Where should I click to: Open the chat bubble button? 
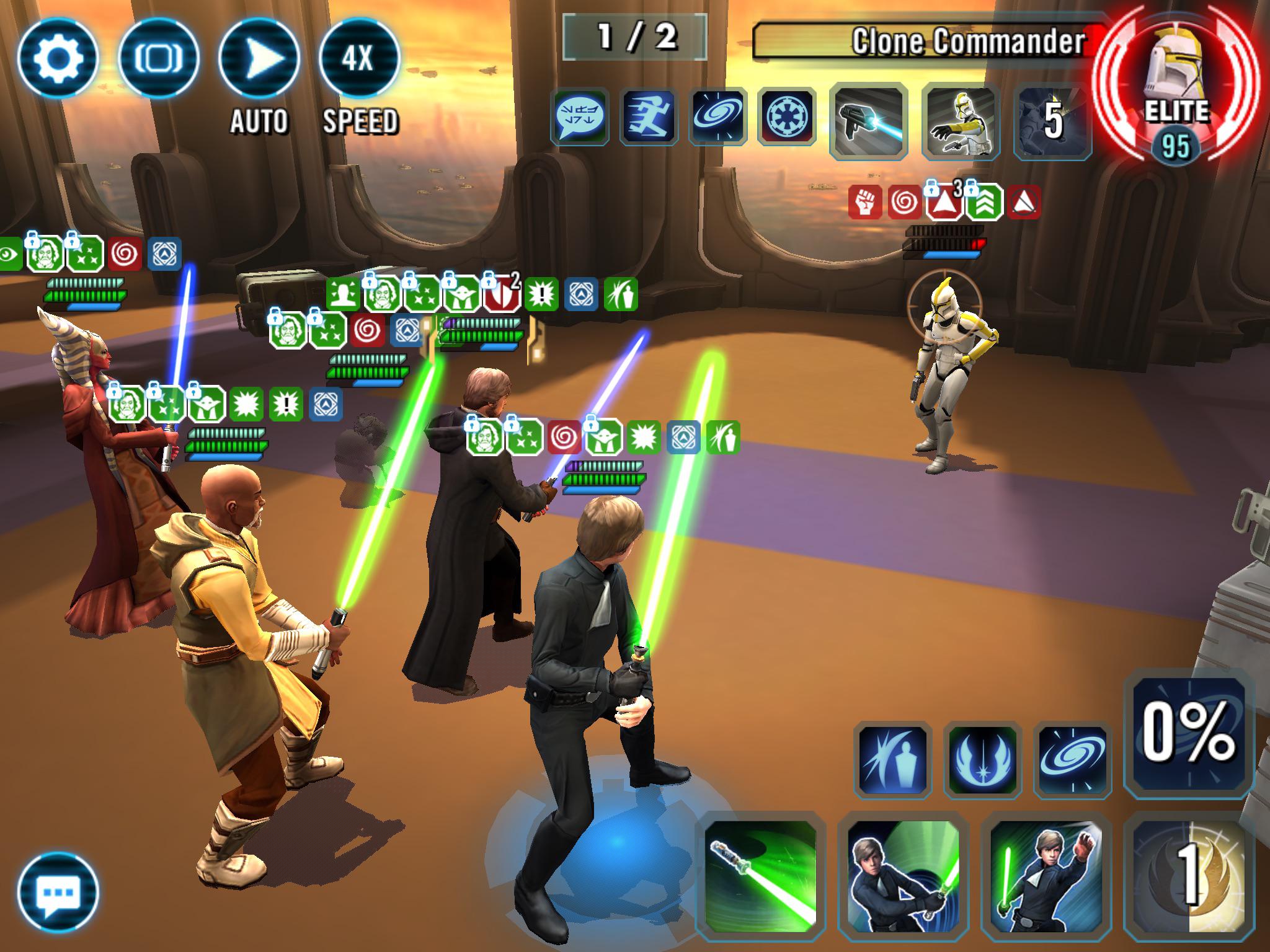[x=58, y=891]
